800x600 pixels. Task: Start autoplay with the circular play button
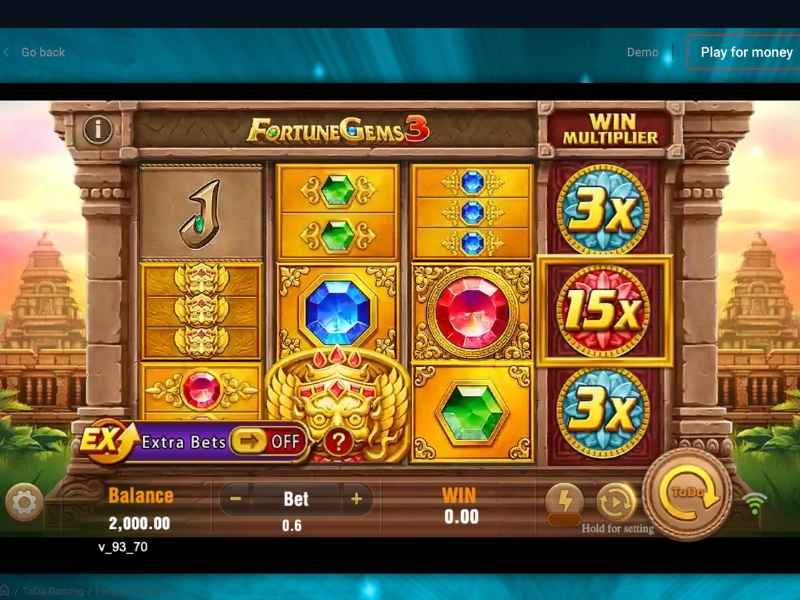pos(615,500)
